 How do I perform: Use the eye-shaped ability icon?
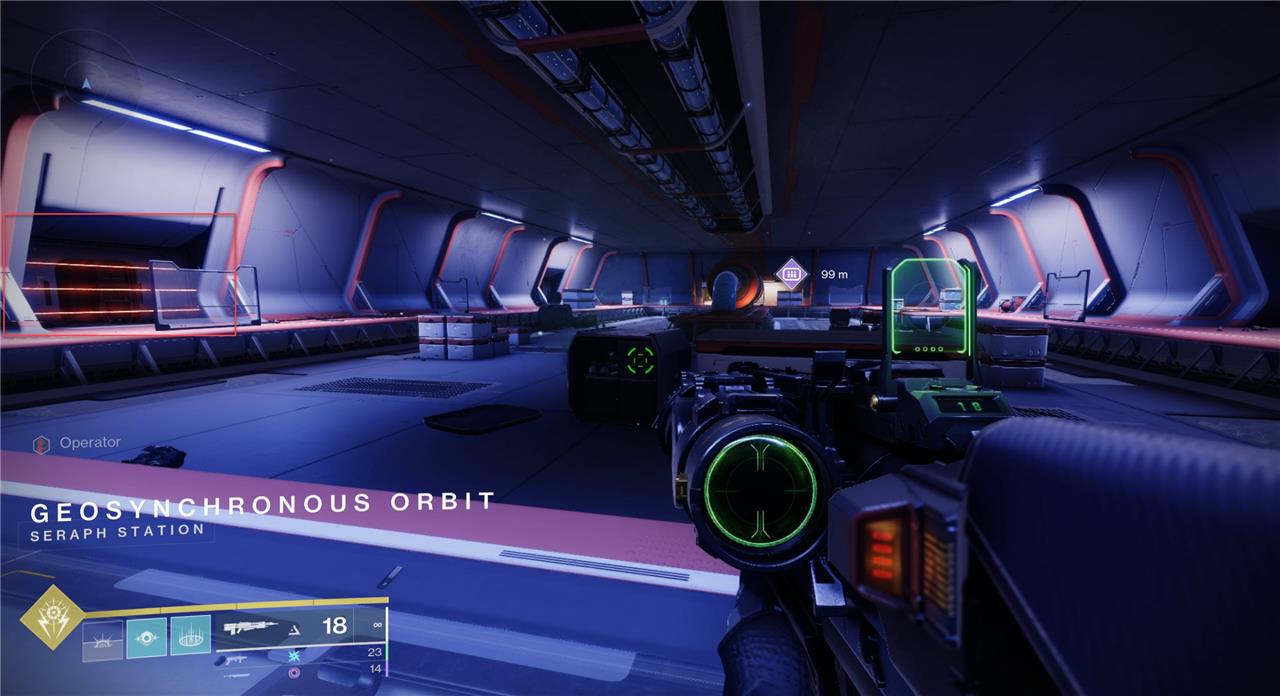(146, 637)
